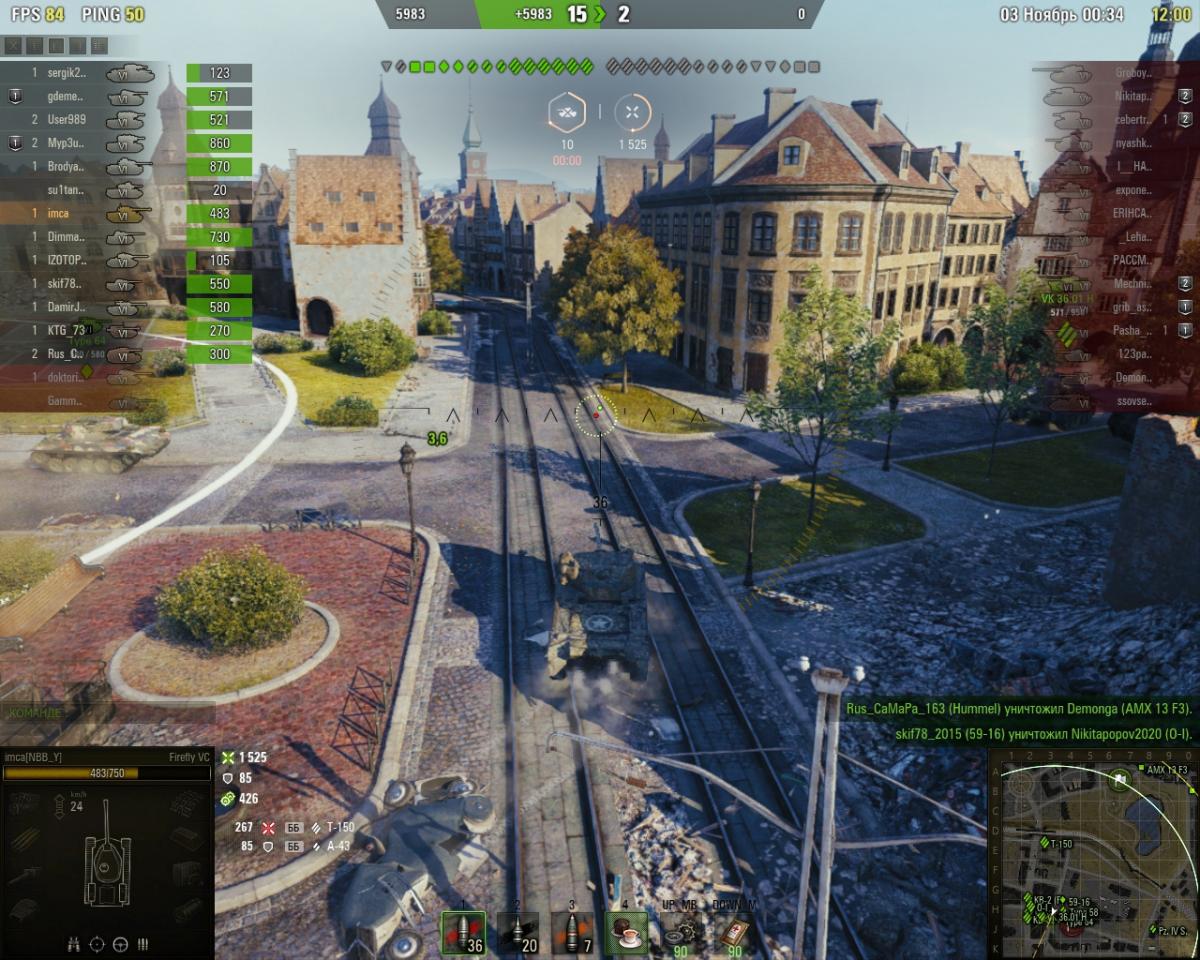Select enemy Nikitap in the enemy roster

[1132, 96]
